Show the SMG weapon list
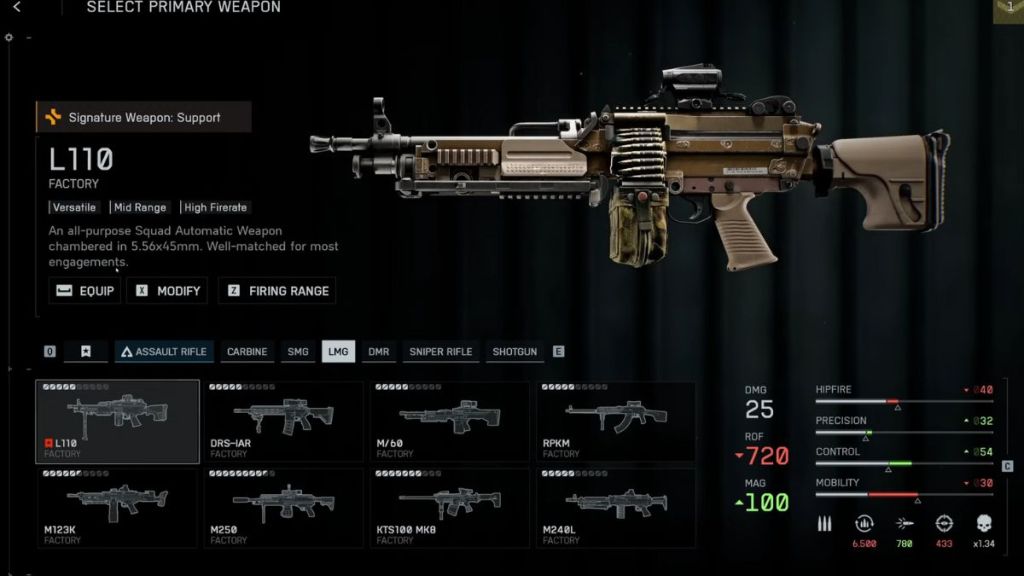The height and width of the screenshot is (576, 1024). pyautogui.click(x=298, y=352)
